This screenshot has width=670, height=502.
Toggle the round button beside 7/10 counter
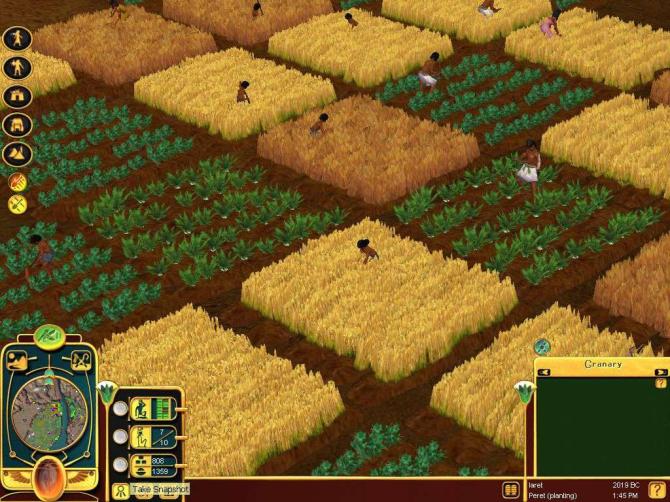click(120, 436)
